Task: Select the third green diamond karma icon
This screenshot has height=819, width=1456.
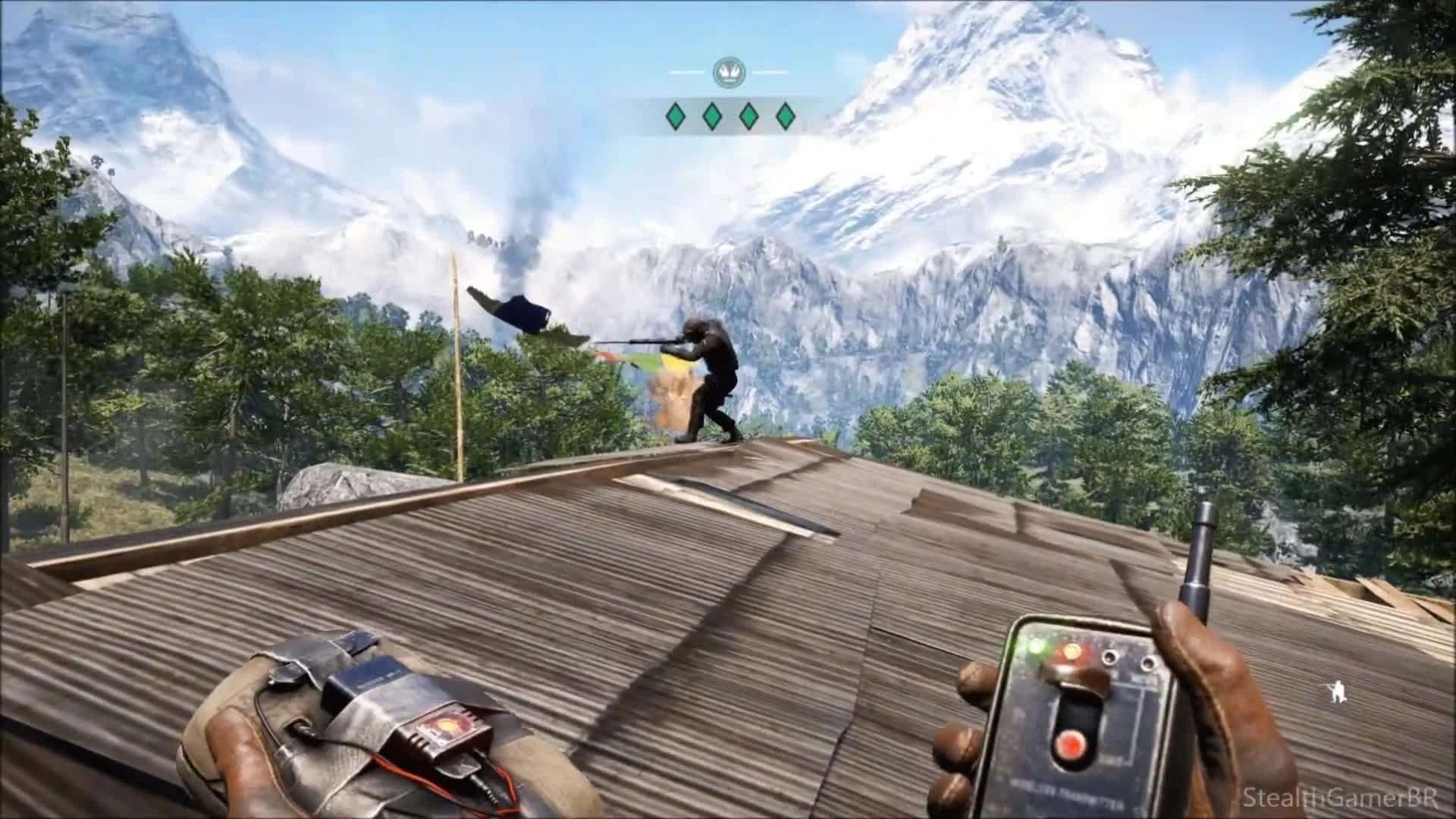Action: (748, 115)
